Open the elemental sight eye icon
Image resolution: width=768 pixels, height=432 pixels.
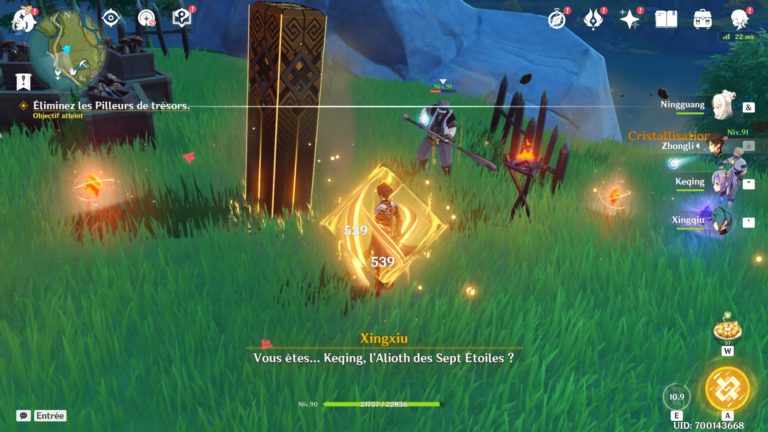pyautogui.click(x=111, y=18)
